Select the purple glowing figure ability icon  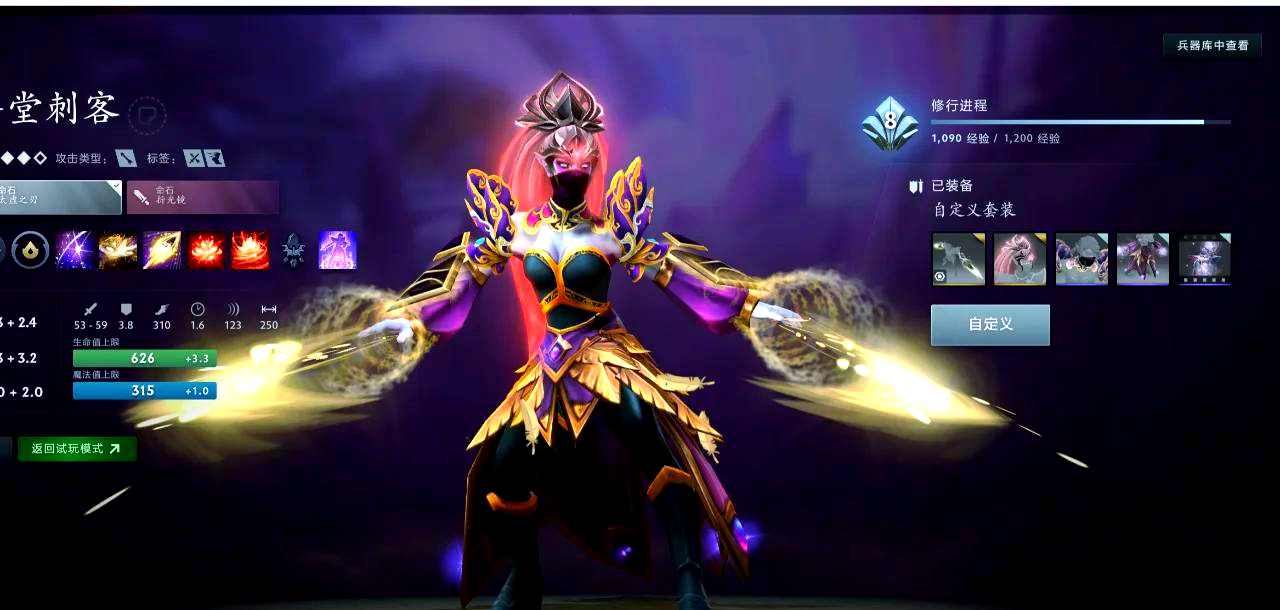click(x=337, y=250)
